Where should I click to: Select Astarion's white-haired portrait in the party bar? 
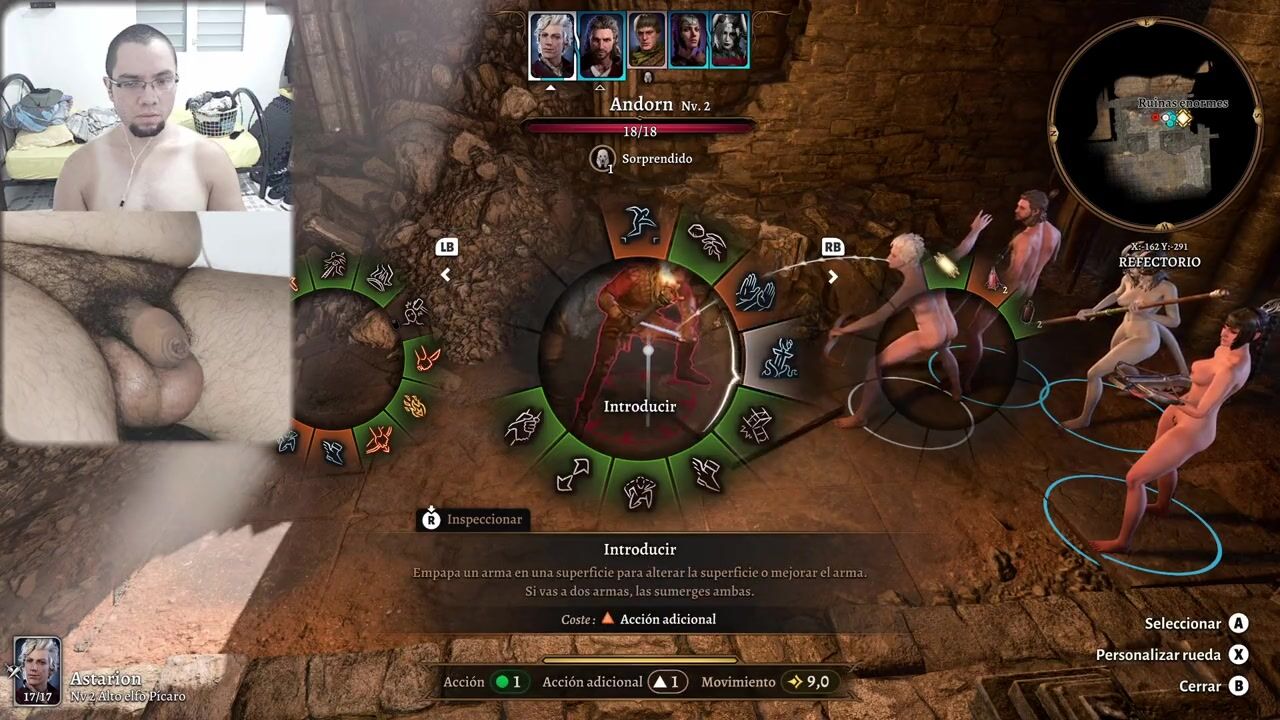[x=552, y=45]
